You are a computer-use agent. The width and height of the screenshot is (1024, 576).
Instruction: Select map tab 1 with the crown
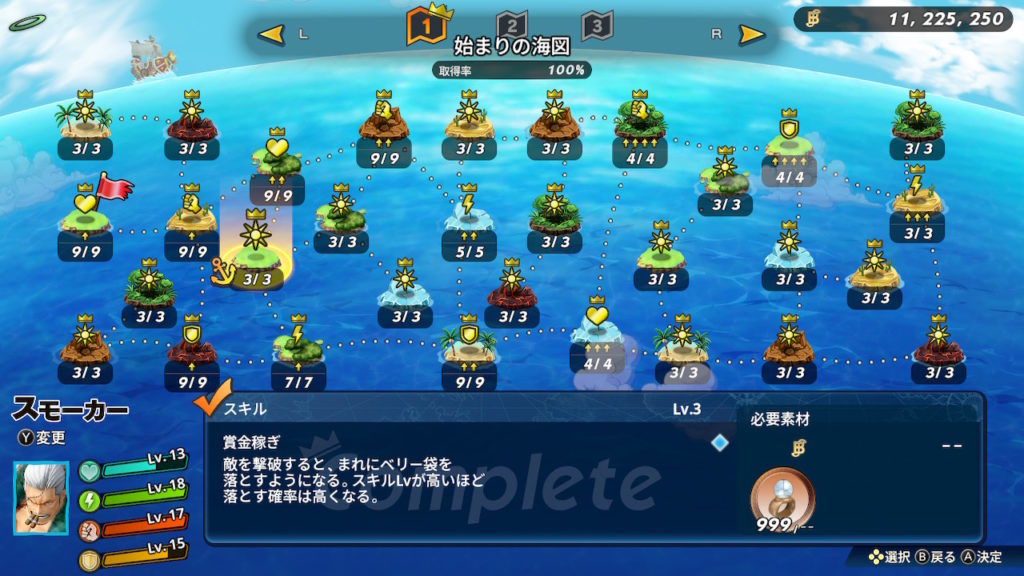(x=425, y=26)
